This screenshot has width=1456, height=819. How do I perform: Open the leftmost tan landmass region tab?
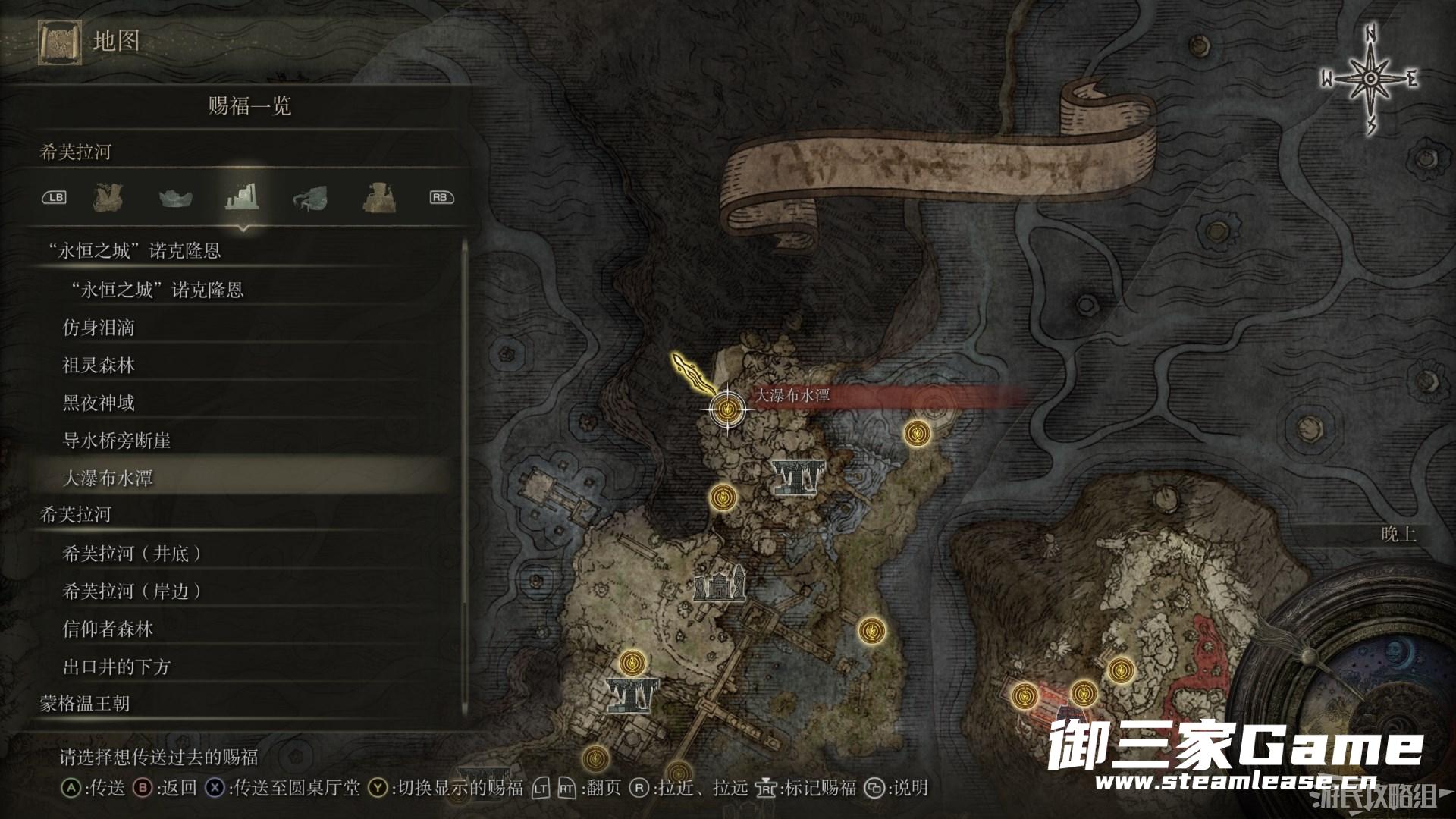pos(108,198)
